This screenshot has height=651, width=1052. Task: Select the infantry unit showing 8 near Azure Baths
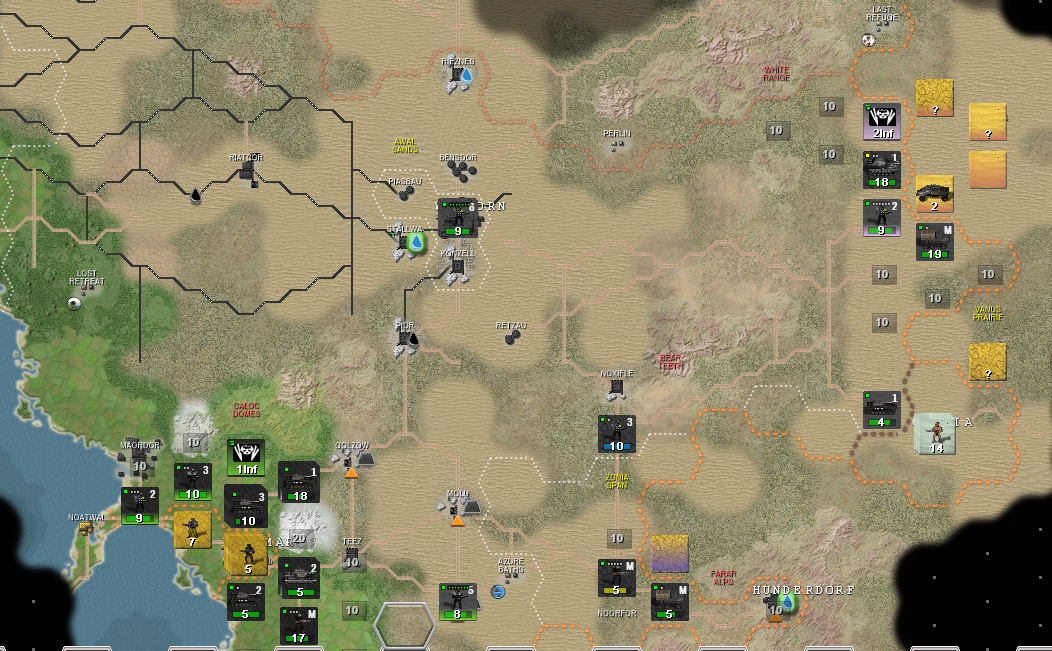[x=457, y=601]
